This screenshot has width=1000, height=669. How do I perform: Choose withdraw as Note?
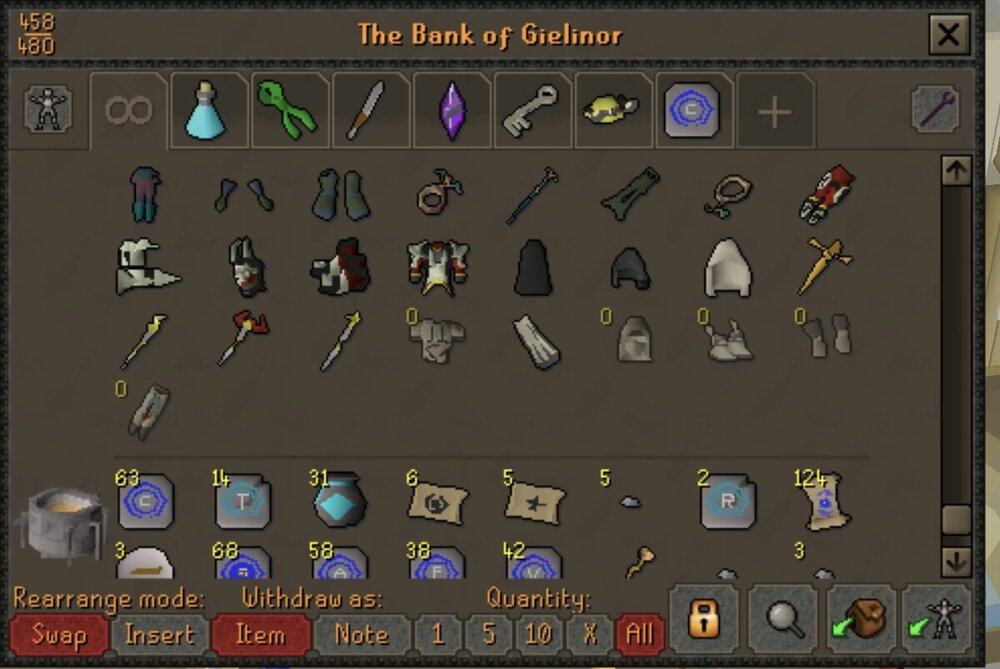click(361, 634)
